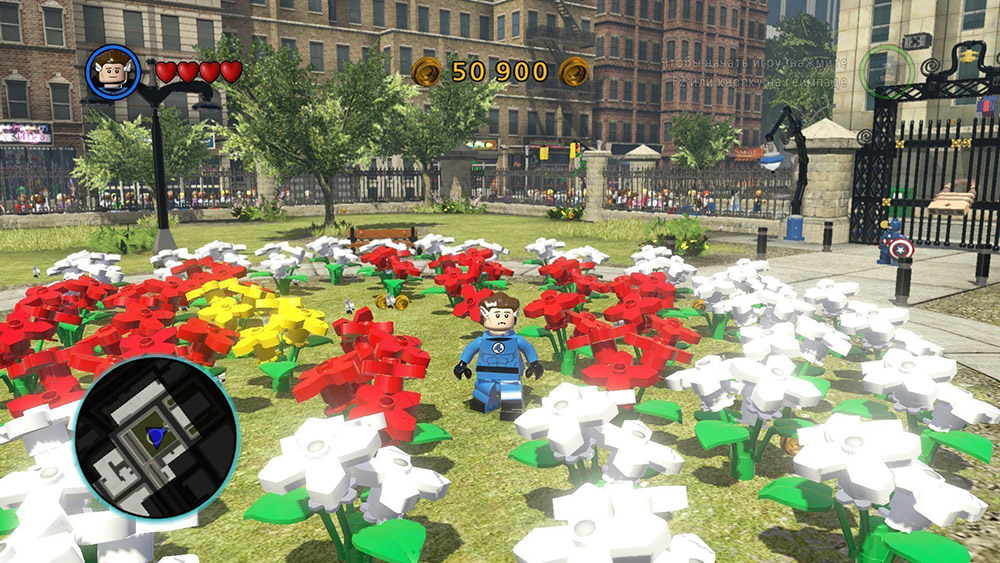Screen dimensions: 1000x563
Task: Open the circular city minimap
Action: pyautogui.click(x=155, y=440)
